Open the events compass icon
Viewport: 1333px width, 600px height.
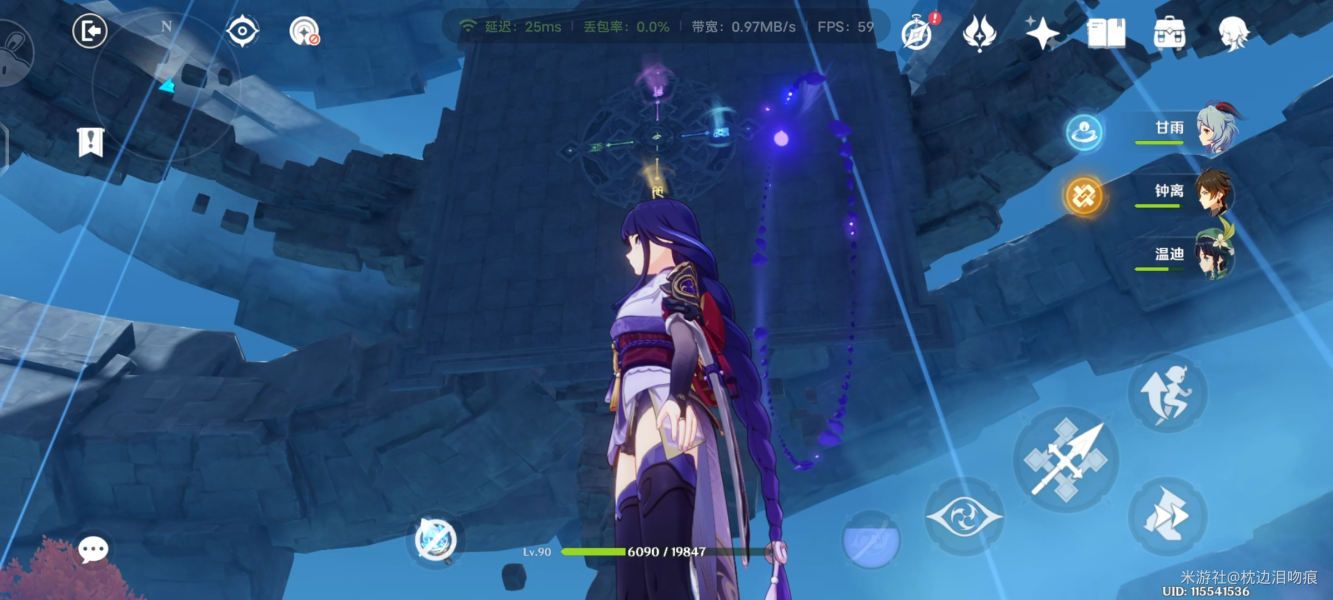[x=916, y=33]
